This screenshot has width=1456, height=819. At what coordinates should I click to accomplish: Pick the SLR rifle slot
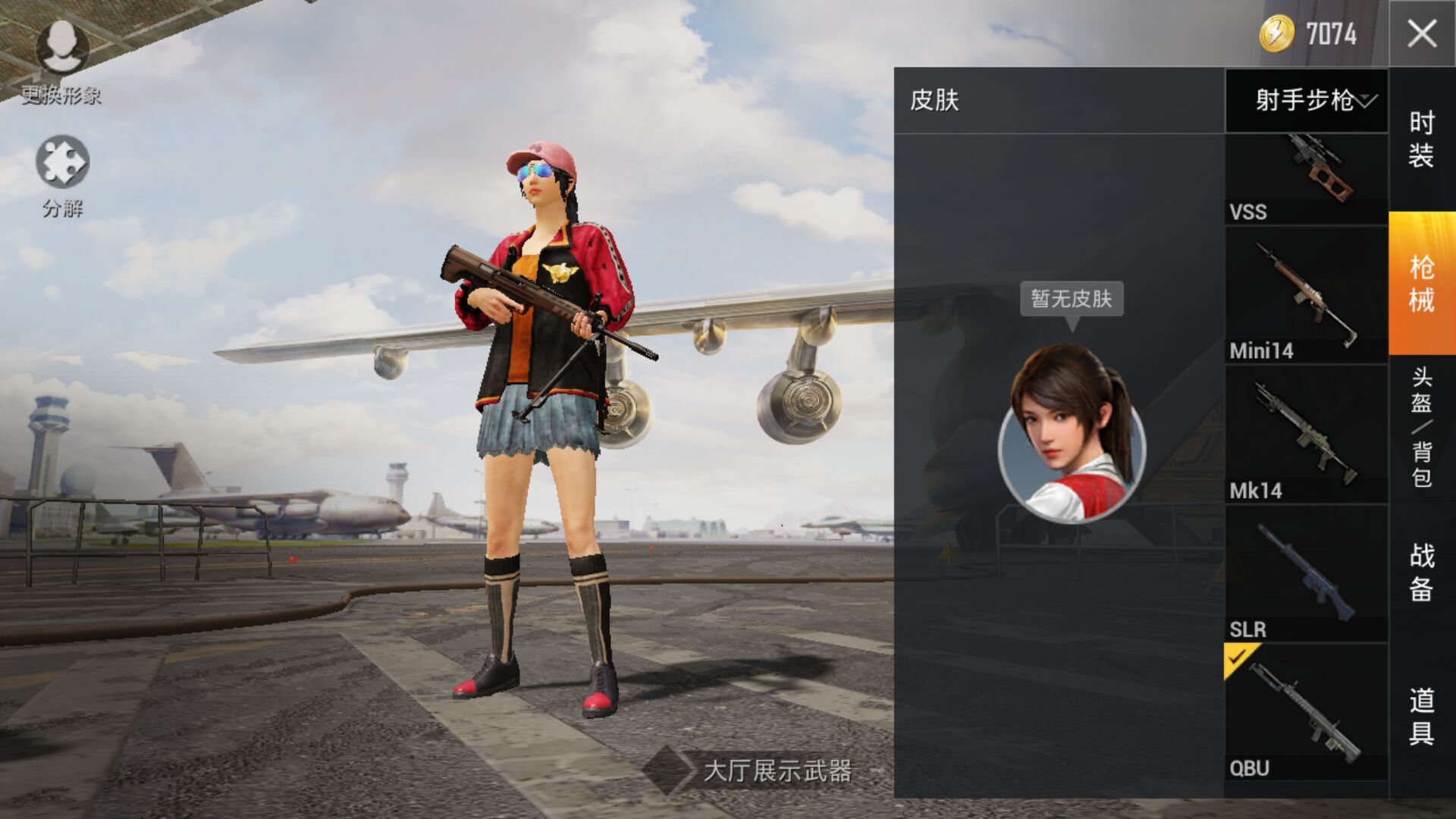[1306, 573]
